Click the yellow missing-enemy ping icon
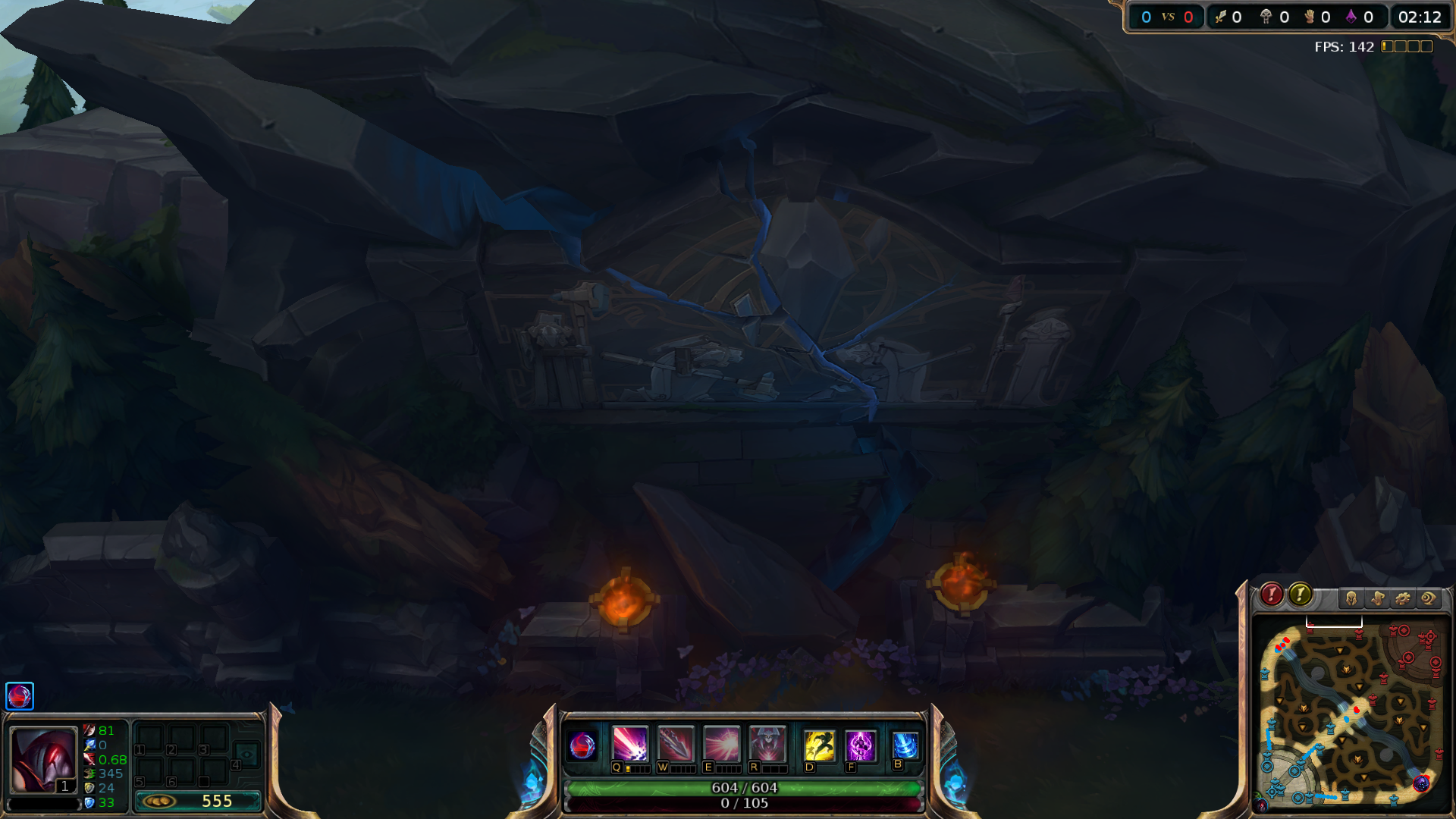 pos(1301,596)
